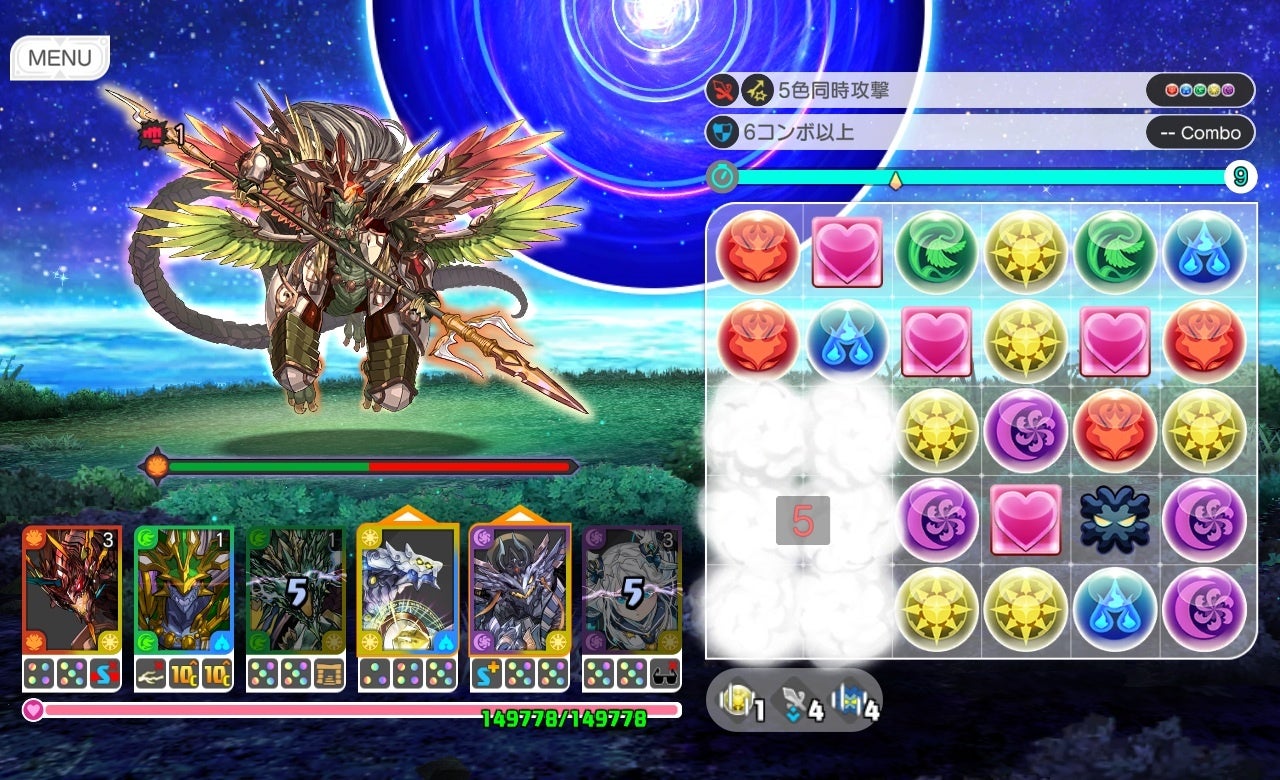
Task: Tap a heart orb in the board's top row
Action: tap(845, 252)
